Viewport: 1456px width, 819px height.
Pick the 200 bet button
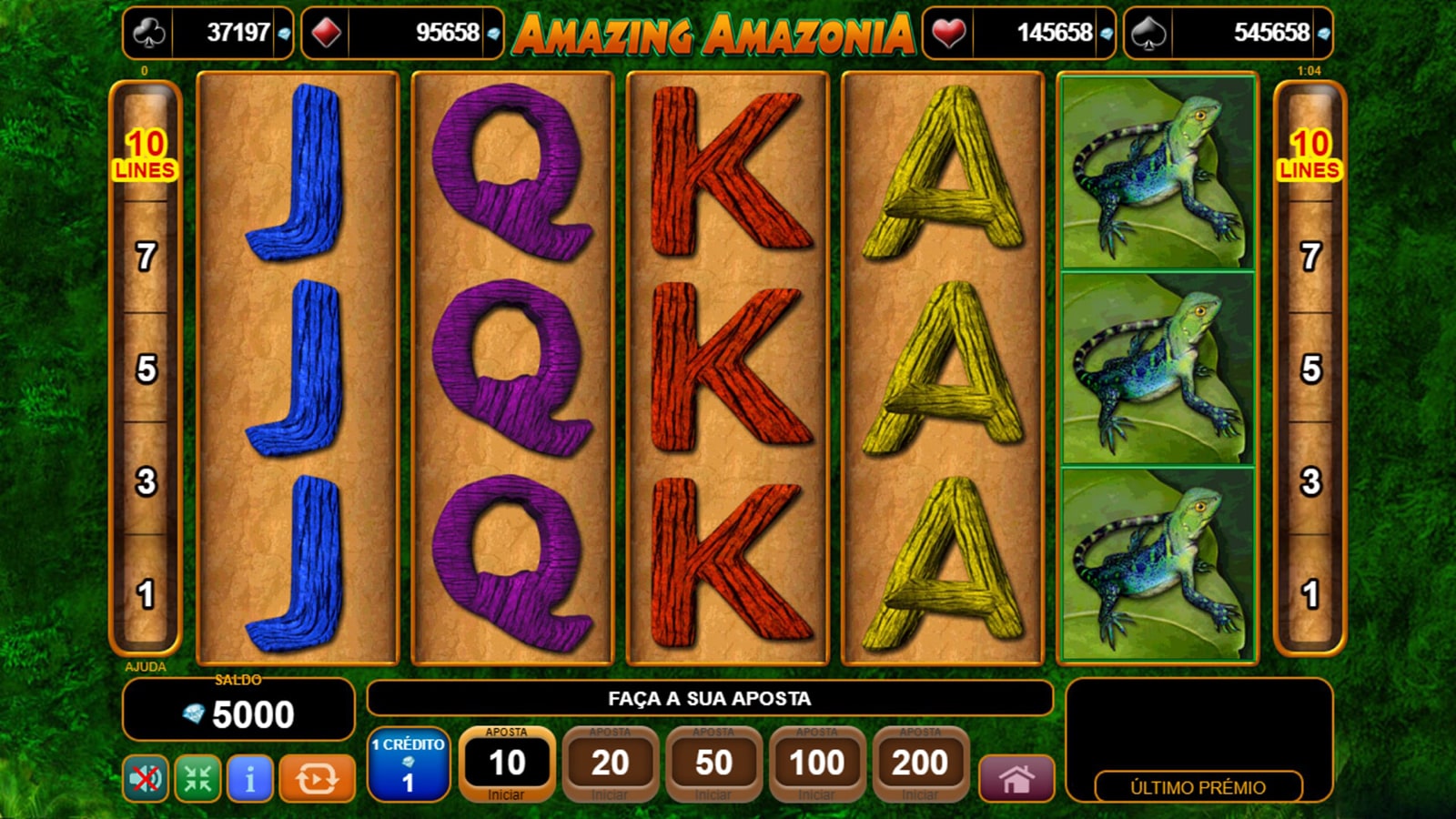click(x=920, y=763)
